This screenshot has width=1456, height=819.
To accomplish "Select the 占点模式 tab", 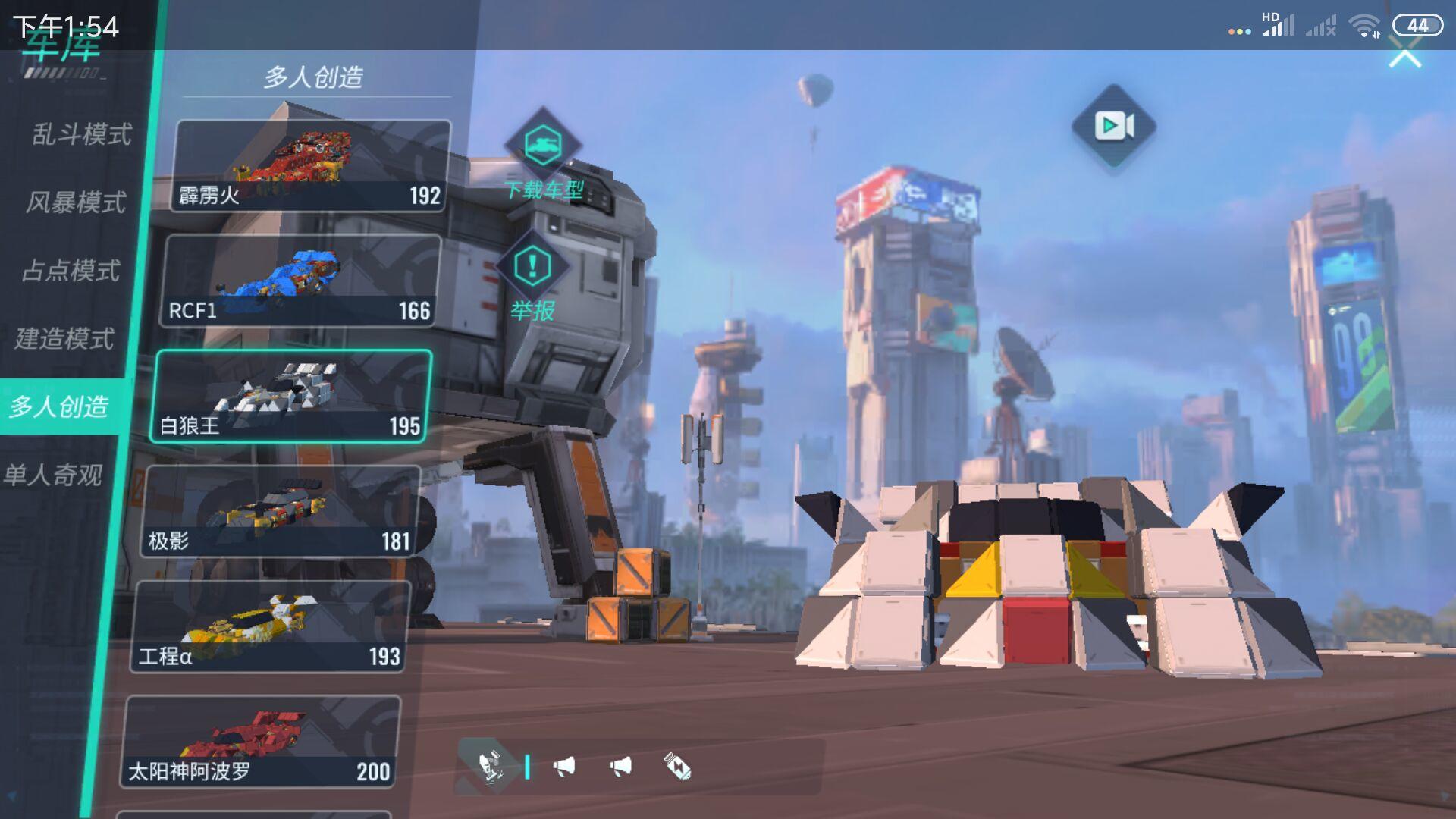I will coord(71,271).
